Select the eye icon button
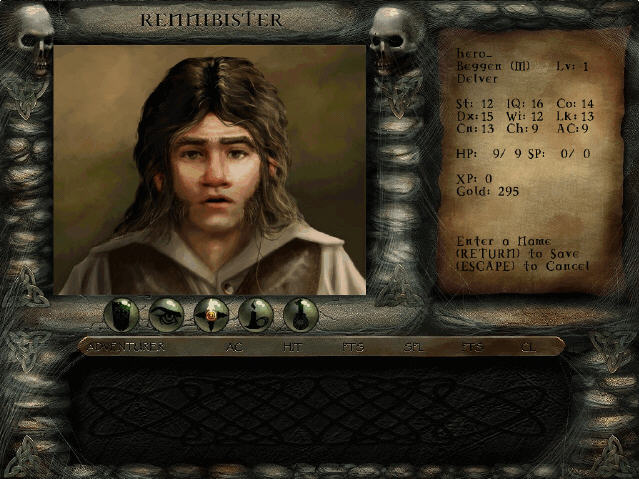The width and height of the screenshot is (639, 479). tap(166, 315)
